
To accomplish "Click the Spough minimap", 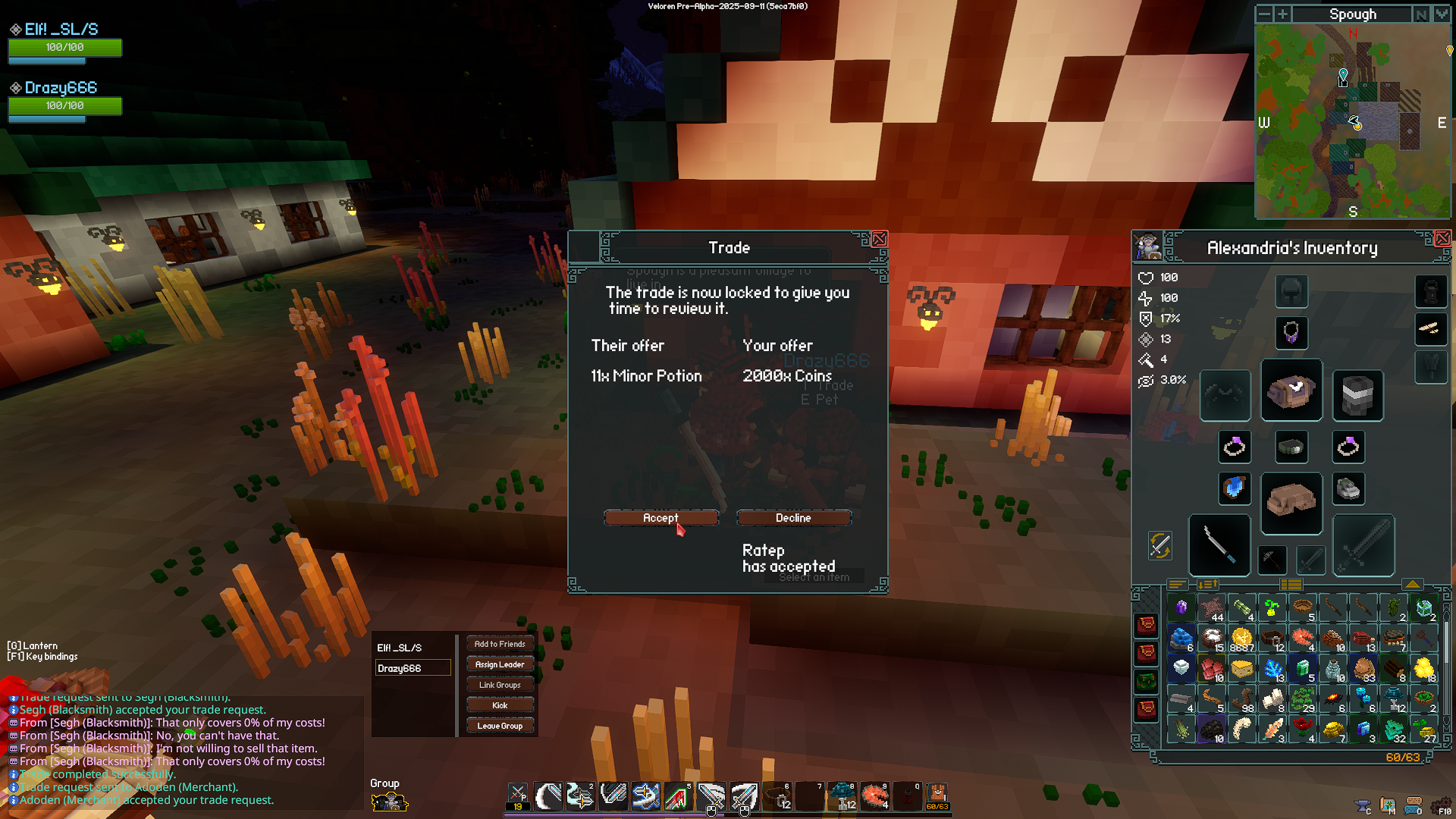I will pos(1353,121).
